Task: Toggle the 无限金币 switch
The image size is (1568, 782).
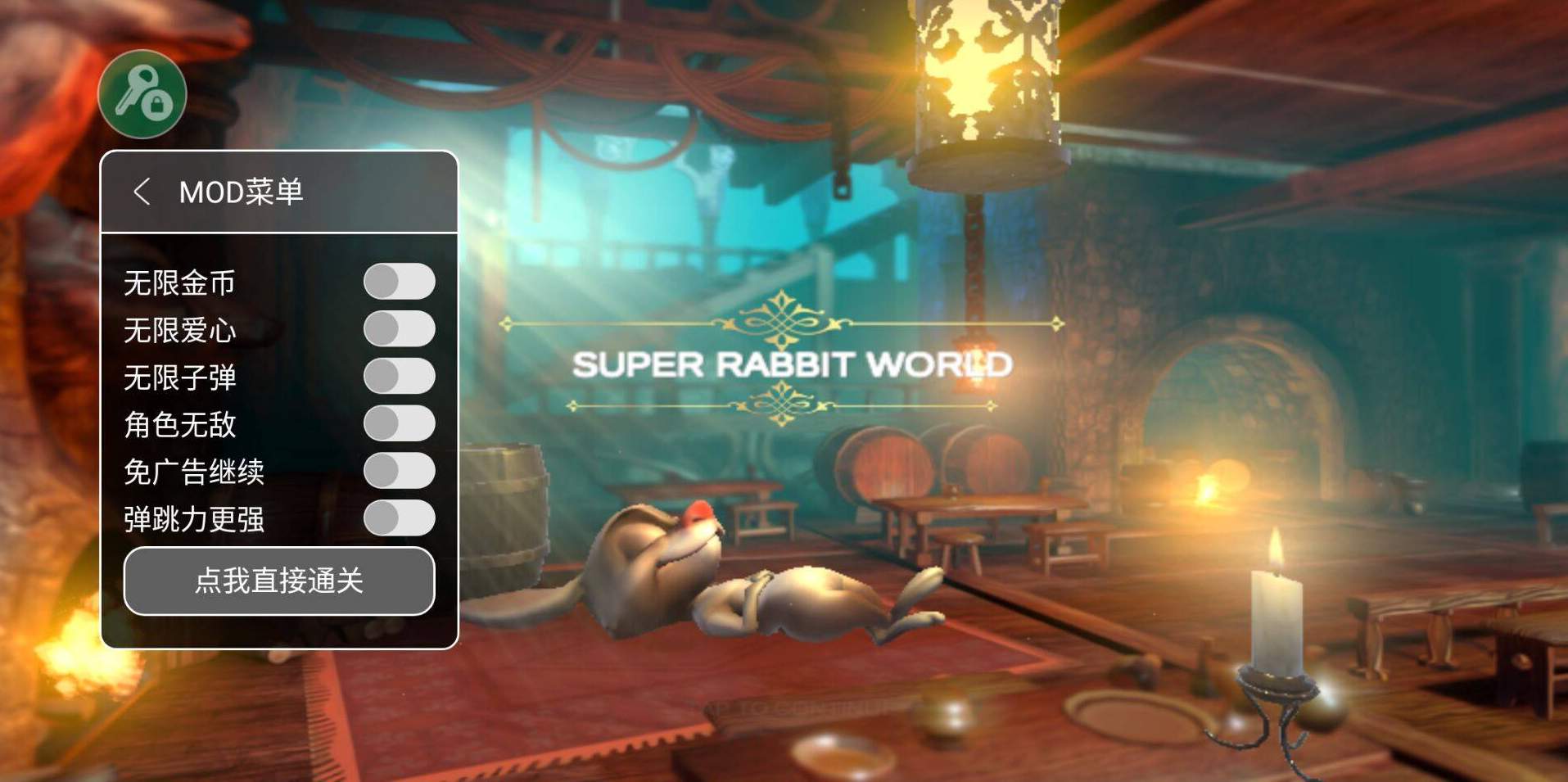Action: (399, 282)
